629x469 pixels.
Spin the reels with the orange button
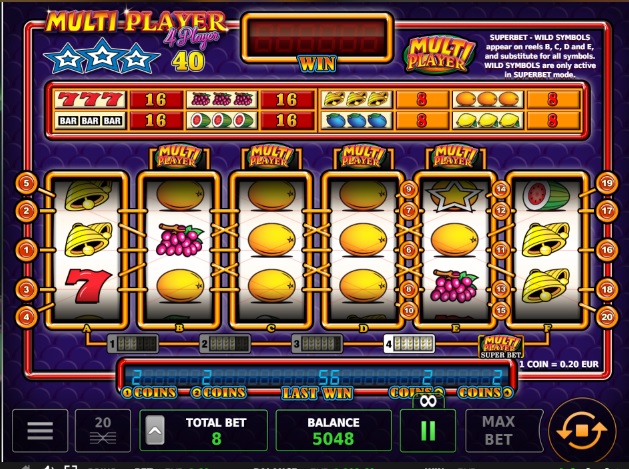[582, 431]
